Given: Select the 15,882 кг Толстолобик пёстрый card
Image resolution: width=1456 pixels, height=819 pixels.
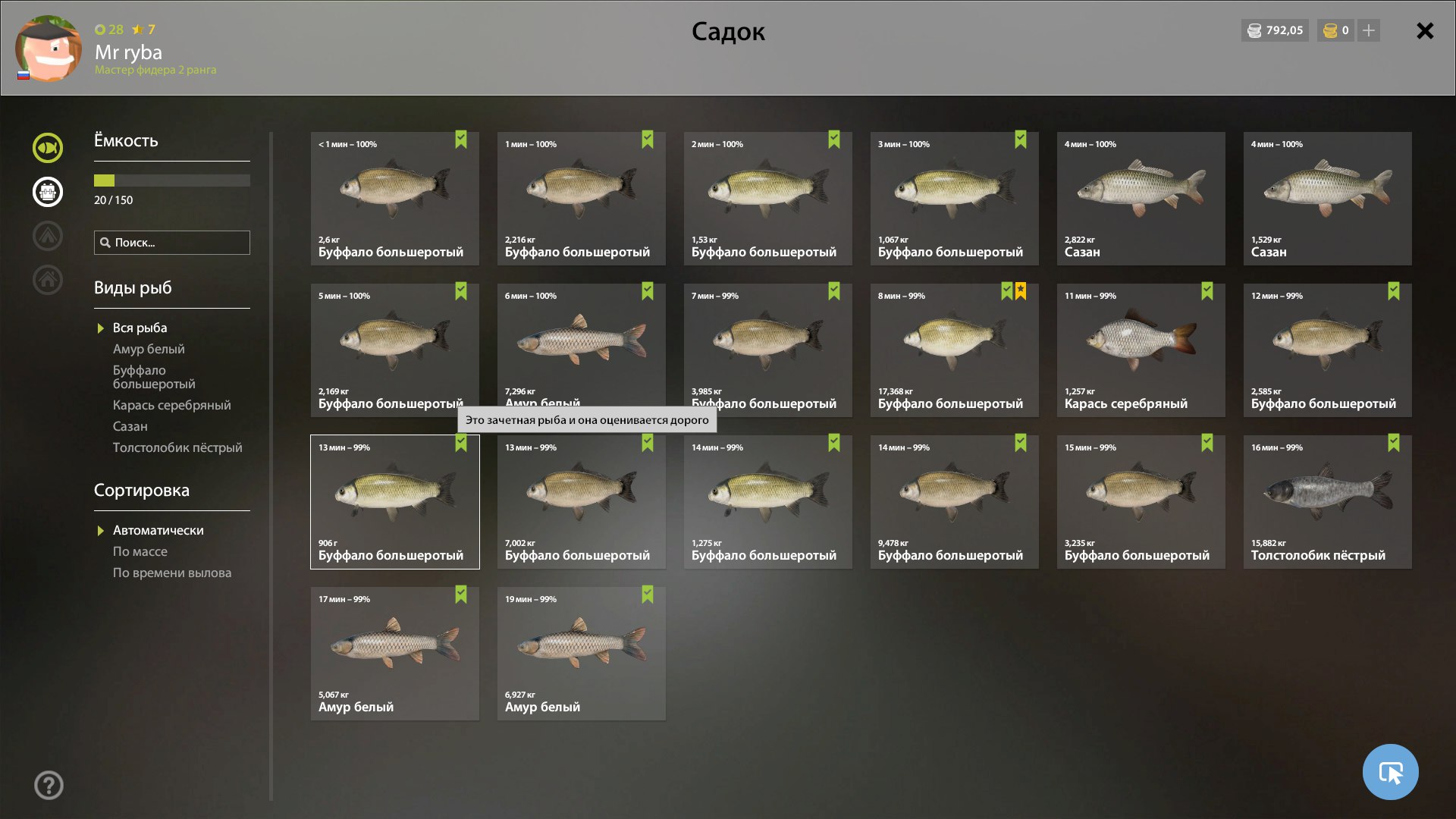Looking at the screenshot, I should [x=1327, y=501].
